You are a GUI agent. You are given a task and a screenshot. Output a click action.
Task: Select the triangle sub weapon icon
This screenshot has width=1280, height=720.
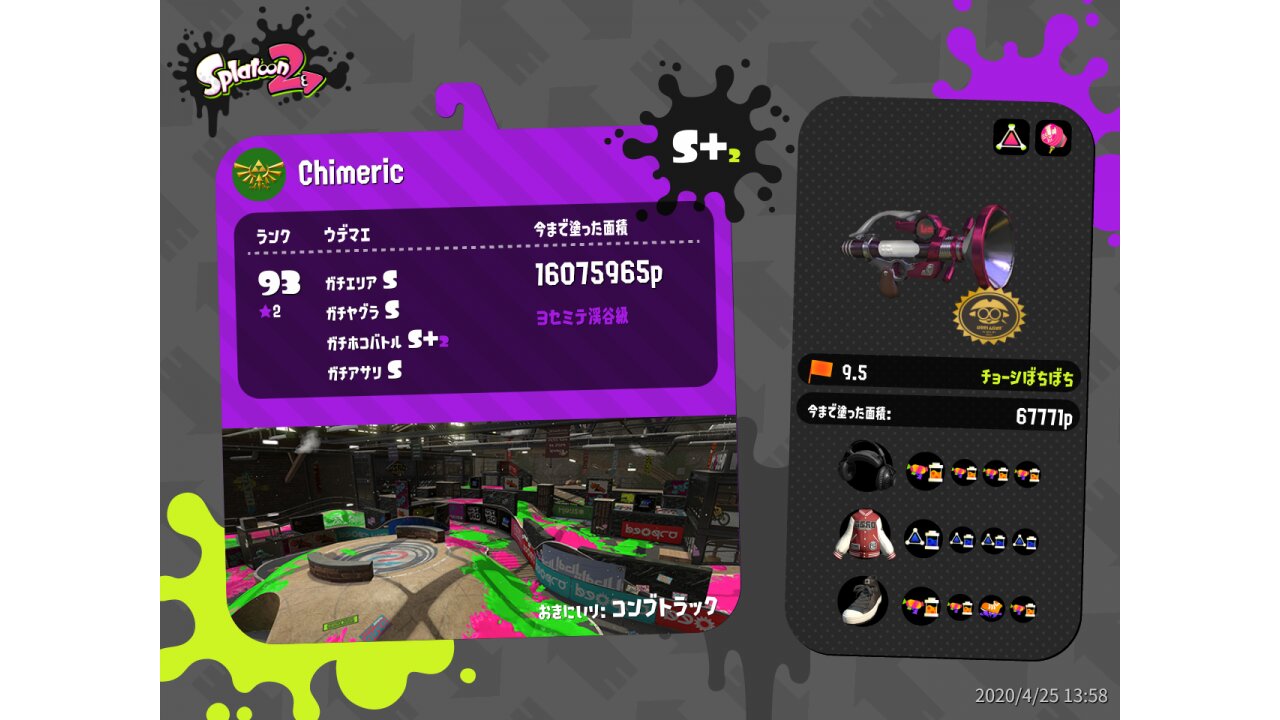pos(1011,137)
